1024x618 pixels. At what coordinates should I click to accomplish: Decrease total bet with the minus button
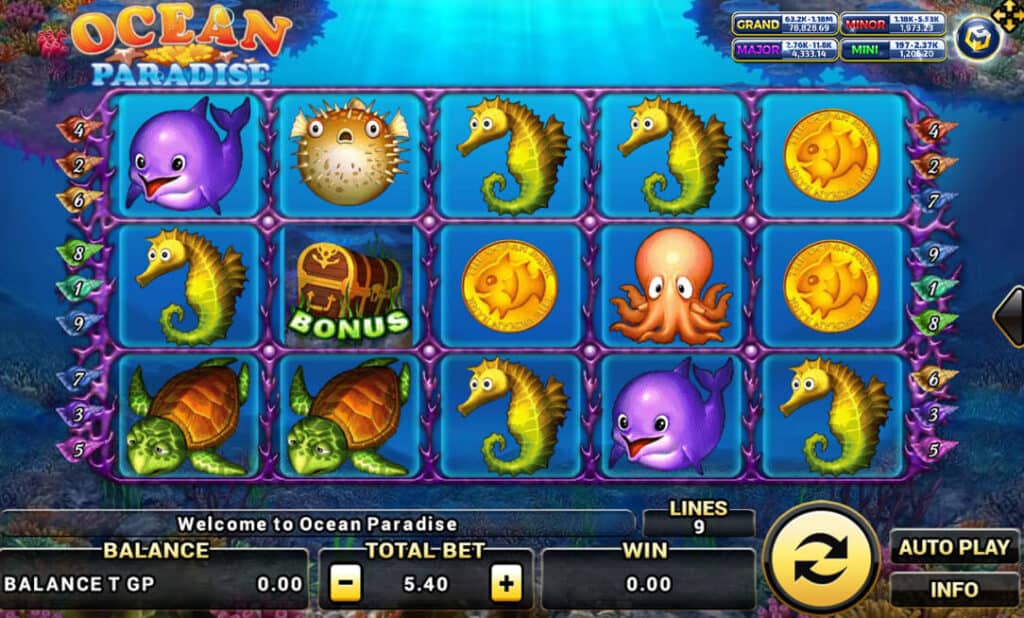[345, 583]
